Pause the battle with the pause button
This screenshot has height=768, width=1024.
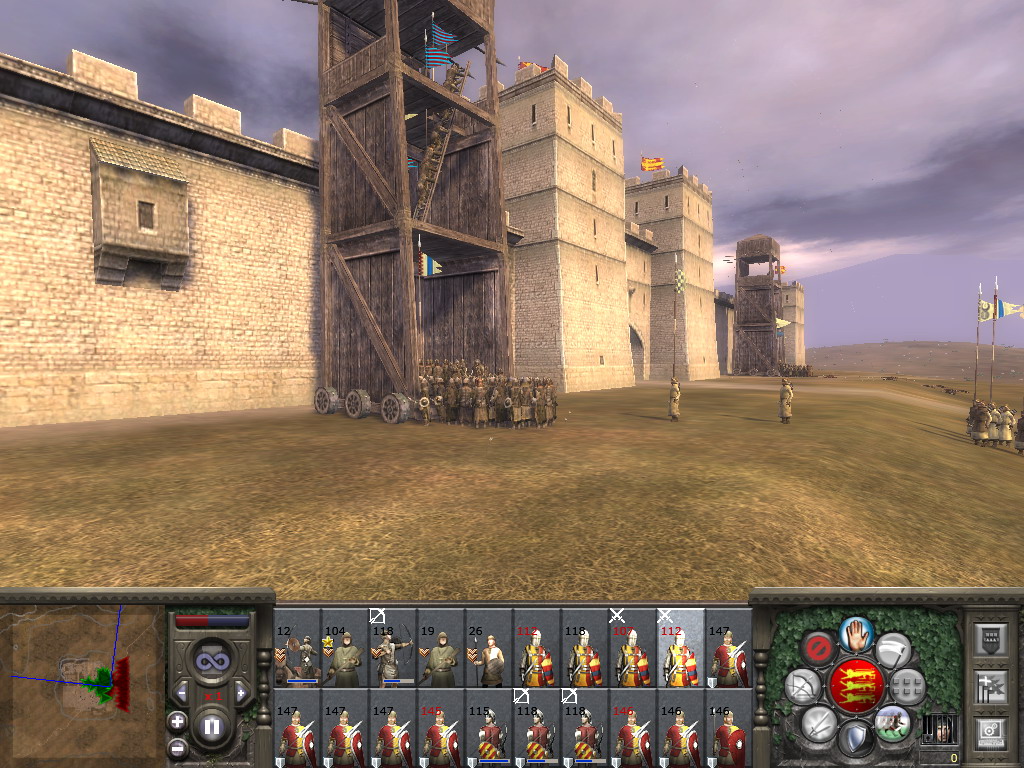coord(212,727)
